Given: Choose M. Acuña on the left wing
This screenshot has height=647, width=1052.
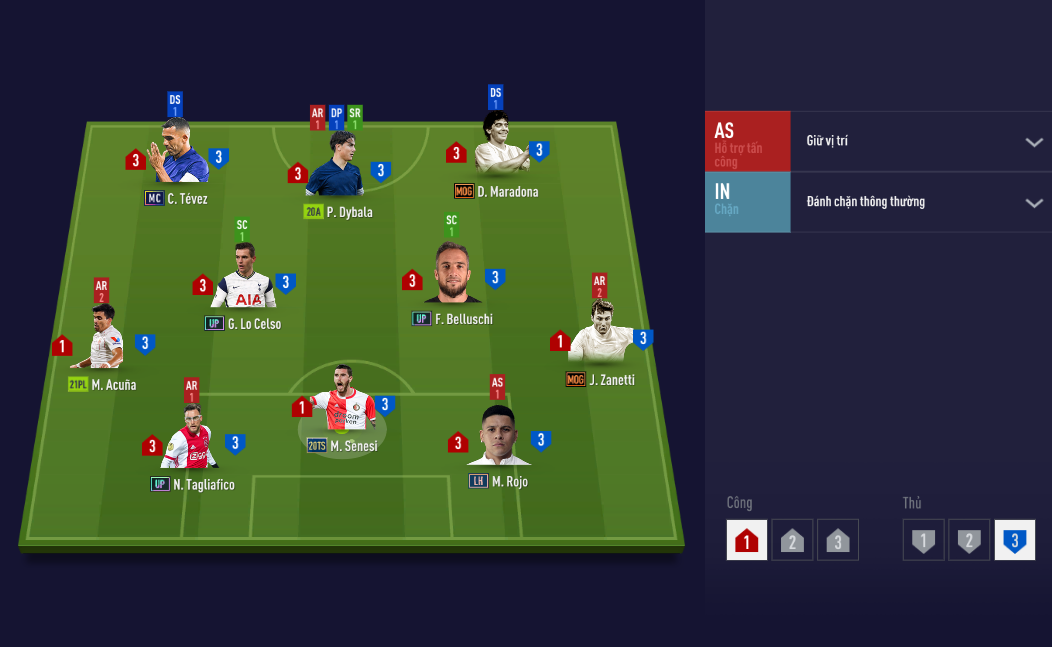Looking at the screenshot, I should coord(103,340).
